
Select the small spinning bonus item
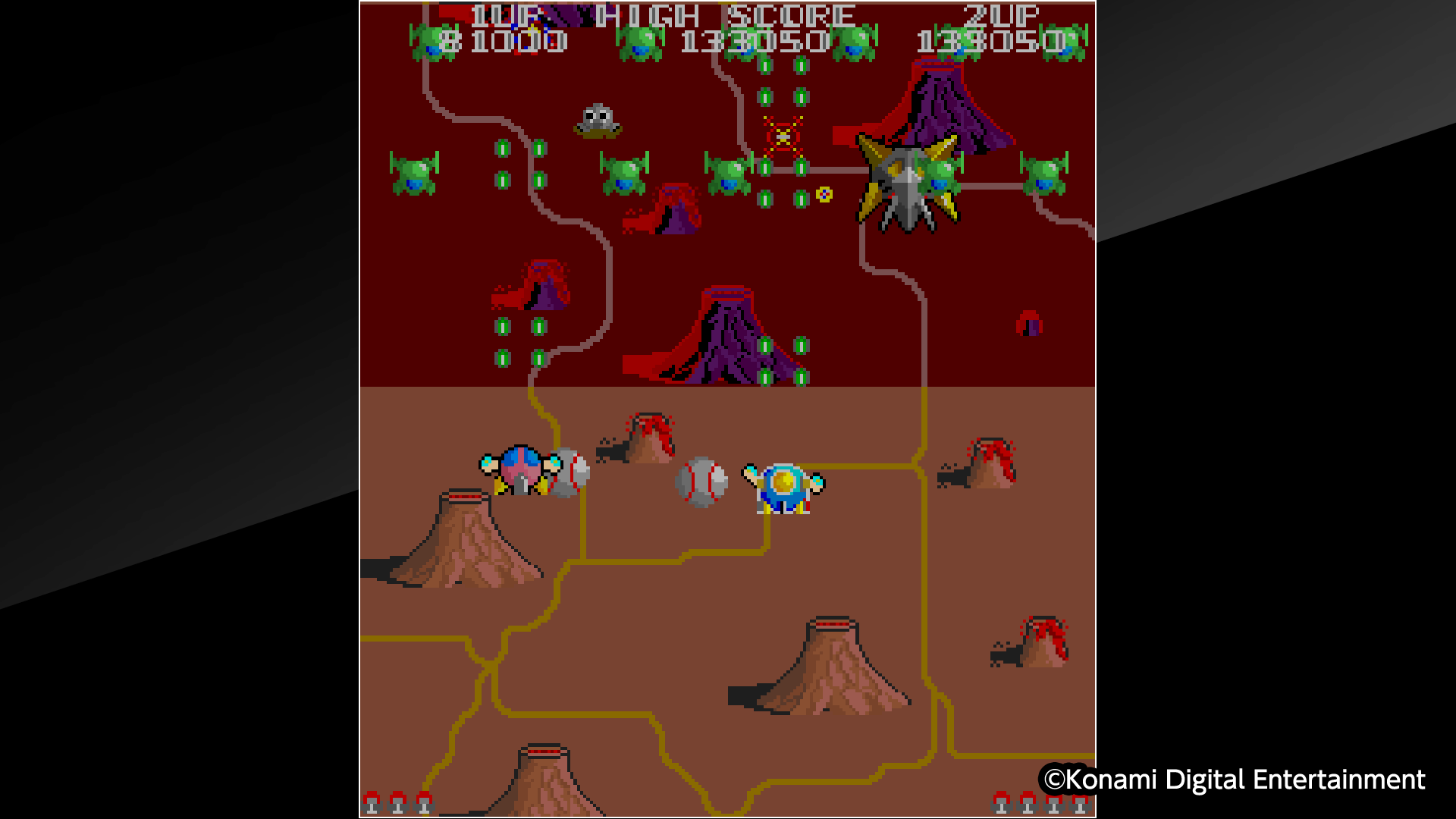(824, 194)
